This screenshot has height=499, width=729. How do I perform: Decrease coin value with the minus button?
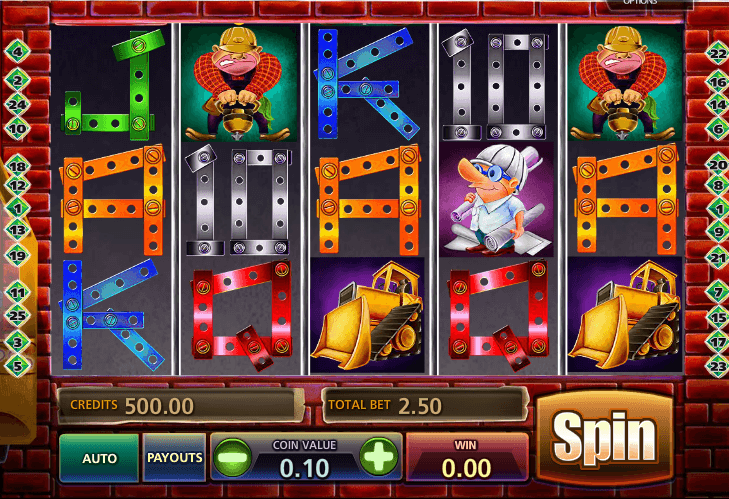coord(231,459)
